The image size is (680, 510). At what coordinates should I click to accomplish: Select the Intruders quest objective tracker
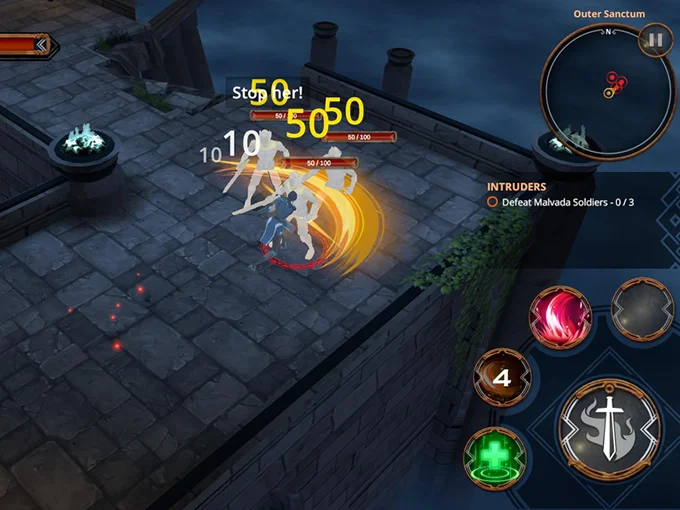coord(560,194)
